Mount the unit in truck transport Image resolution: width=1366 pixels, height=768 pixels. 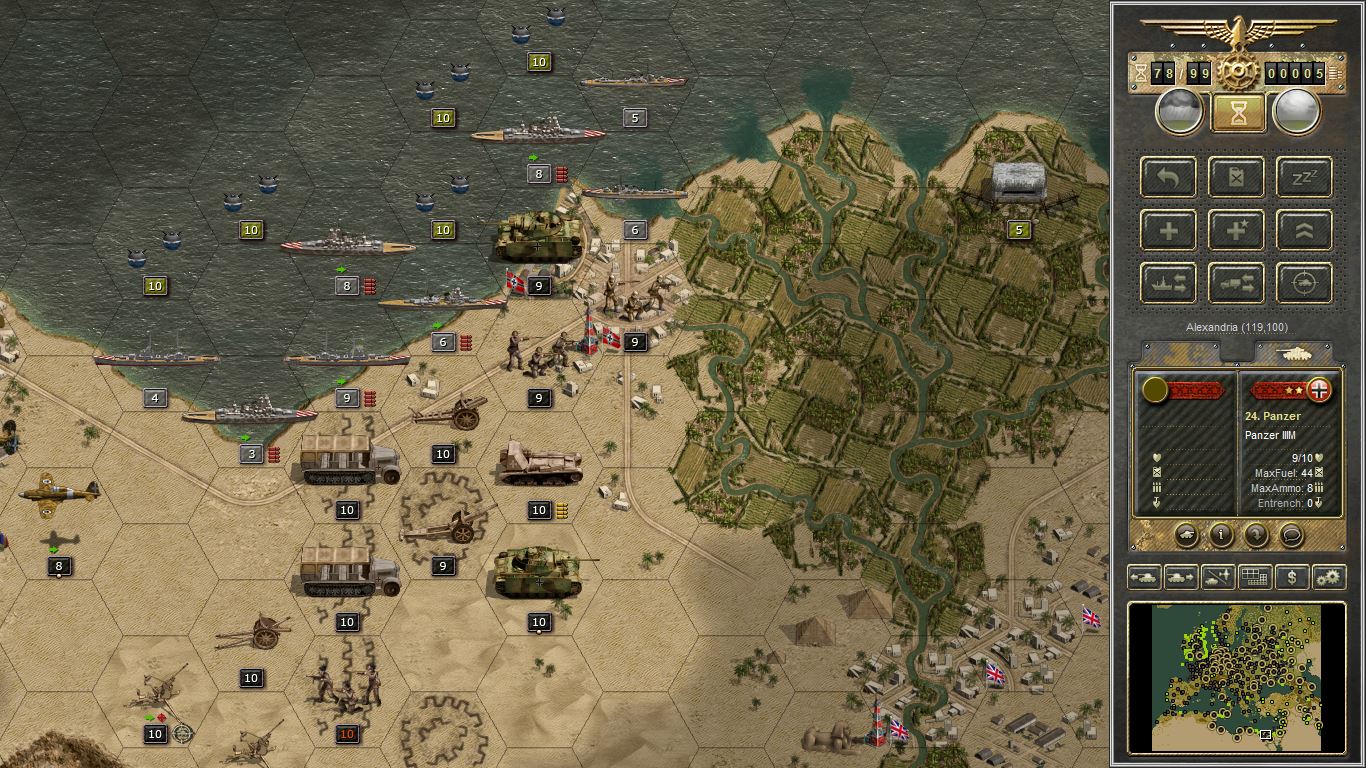[1236, 283]
